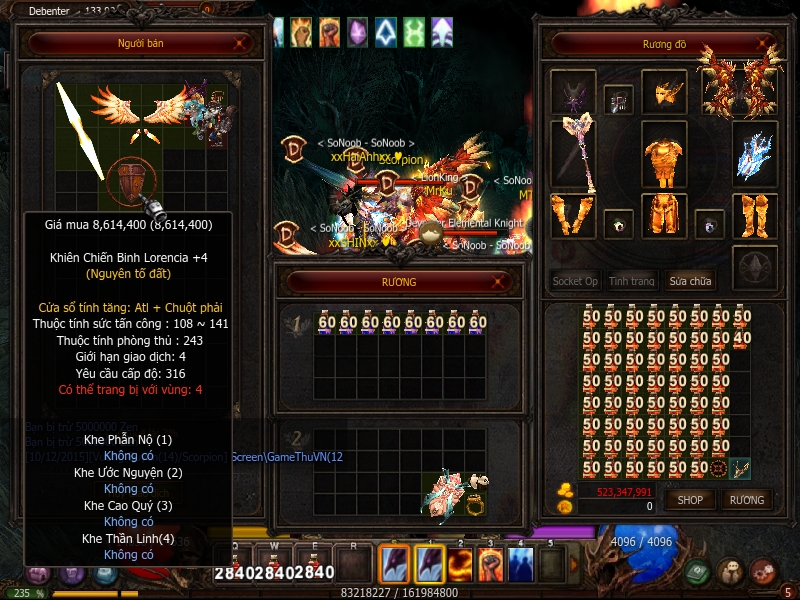Screen dimensions: 800x600
Task: Select the gold ring in the chest
Action: pyautogui.click(x=475, y=505)
